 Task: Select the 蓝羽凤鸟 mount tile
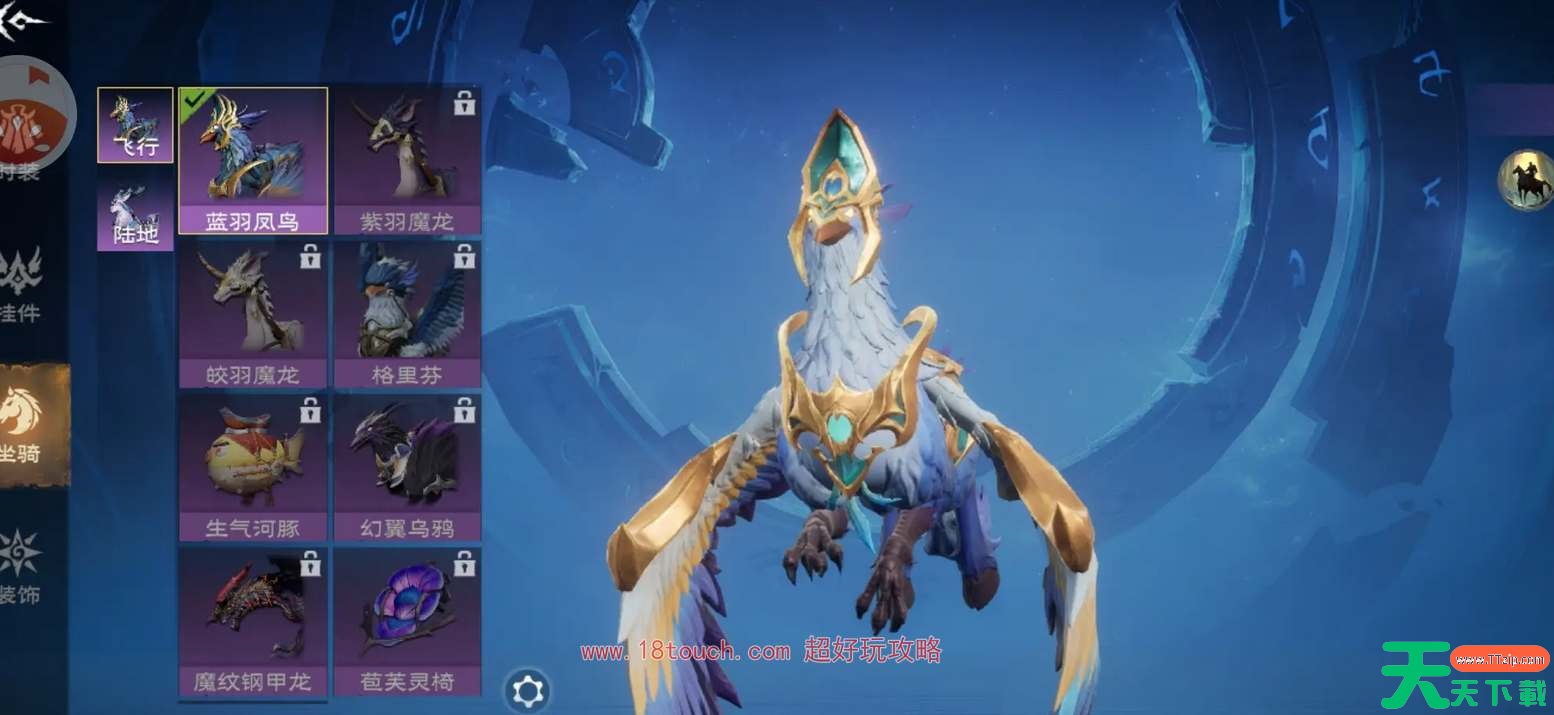pos(253,160)
